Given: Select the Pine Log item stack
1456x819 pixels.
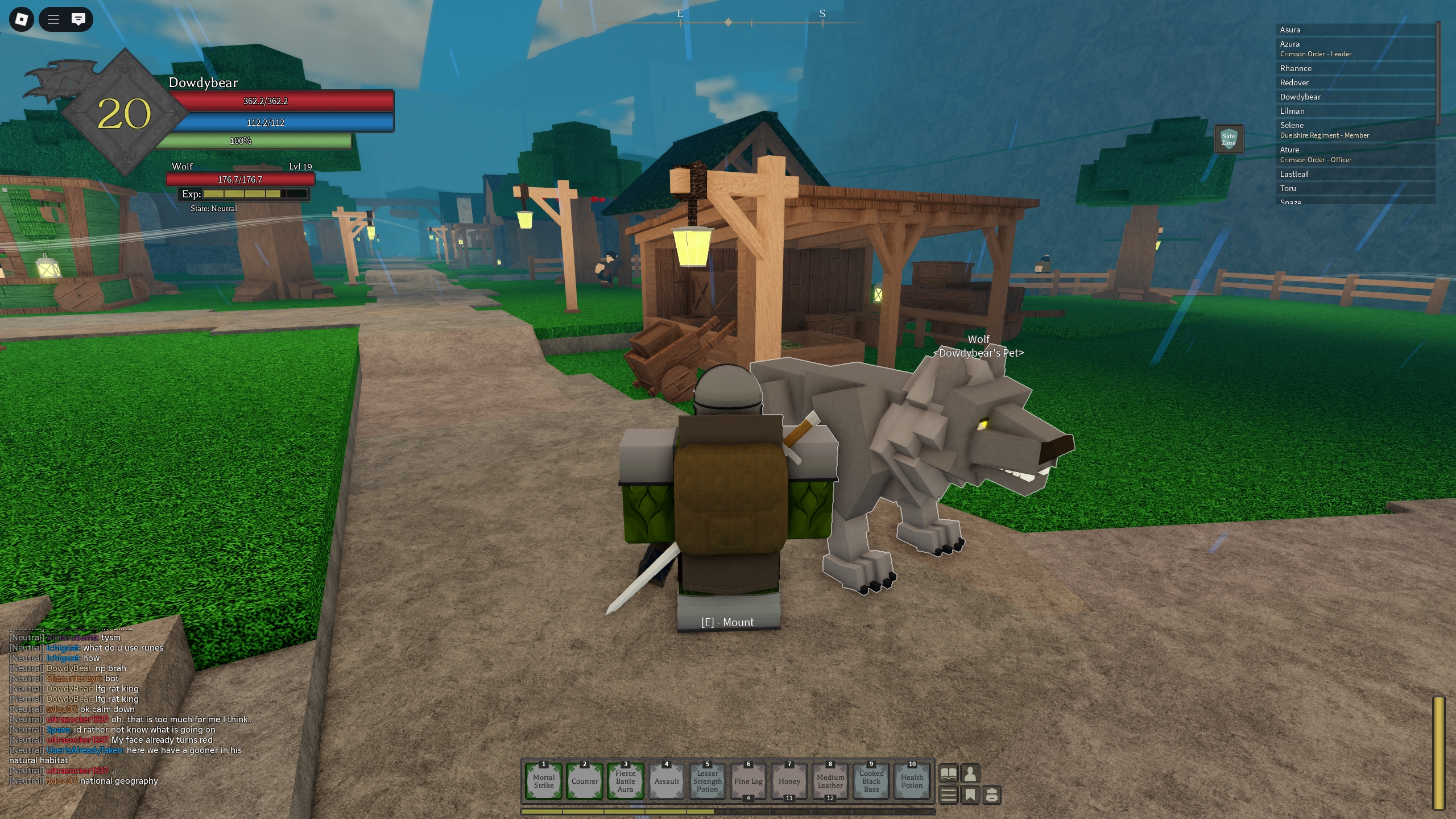Looking at the screenshot, I should (x=748, y=781).
